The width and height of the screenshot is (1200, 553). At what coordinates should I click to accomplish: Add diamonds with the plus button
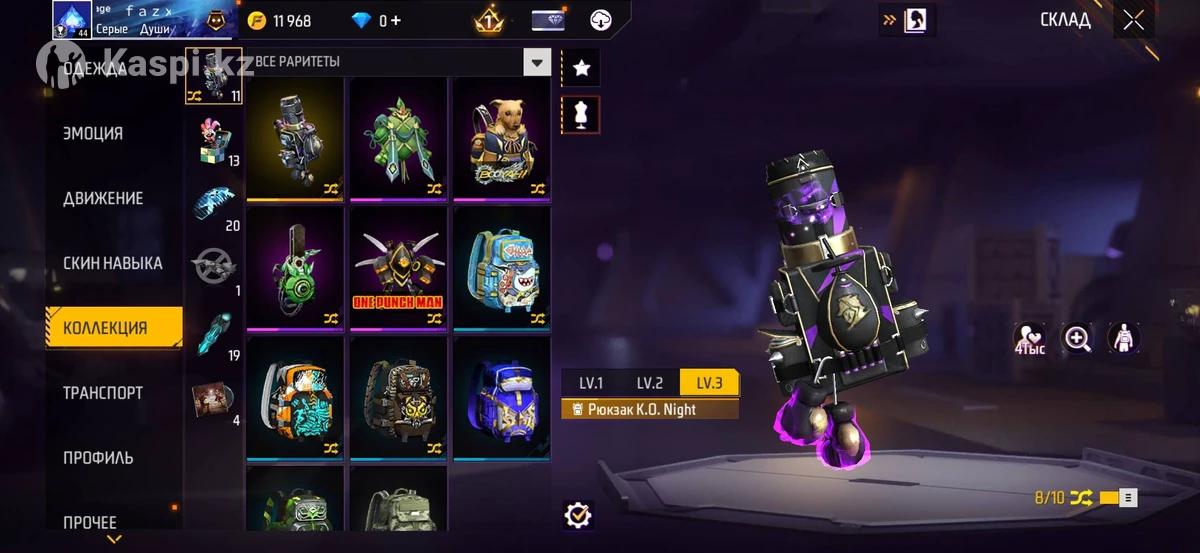click(397, 21)
